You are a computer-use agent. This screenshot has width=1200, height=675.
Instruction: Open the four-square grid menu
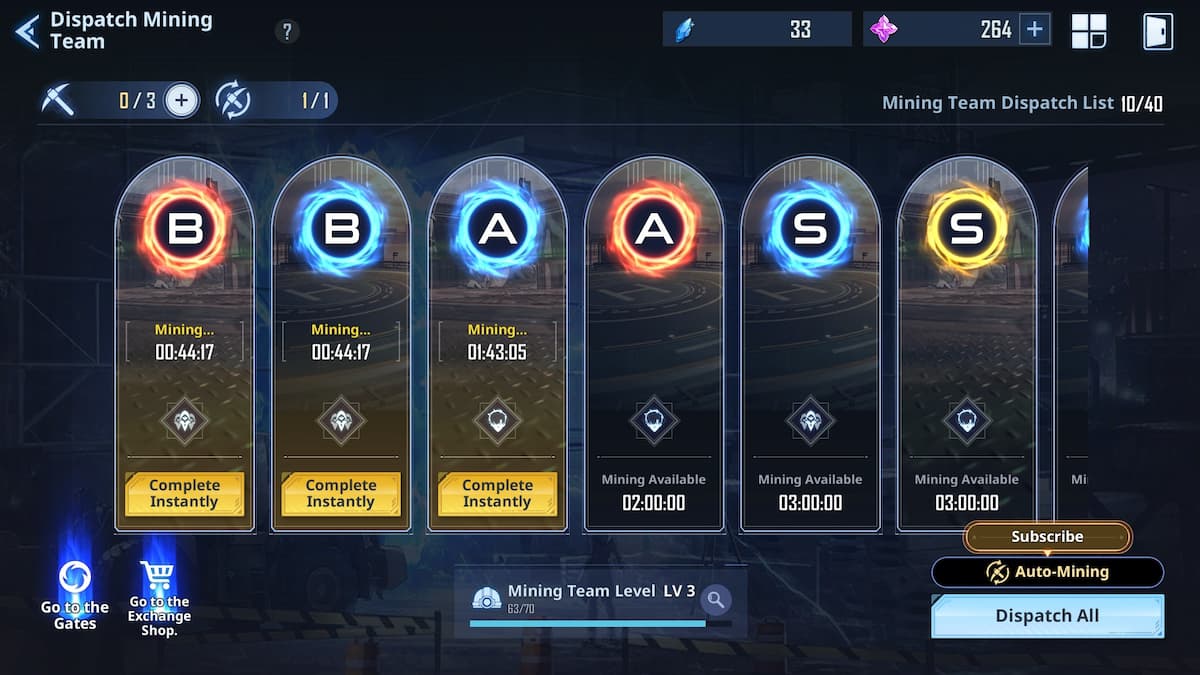(1088, 31)
